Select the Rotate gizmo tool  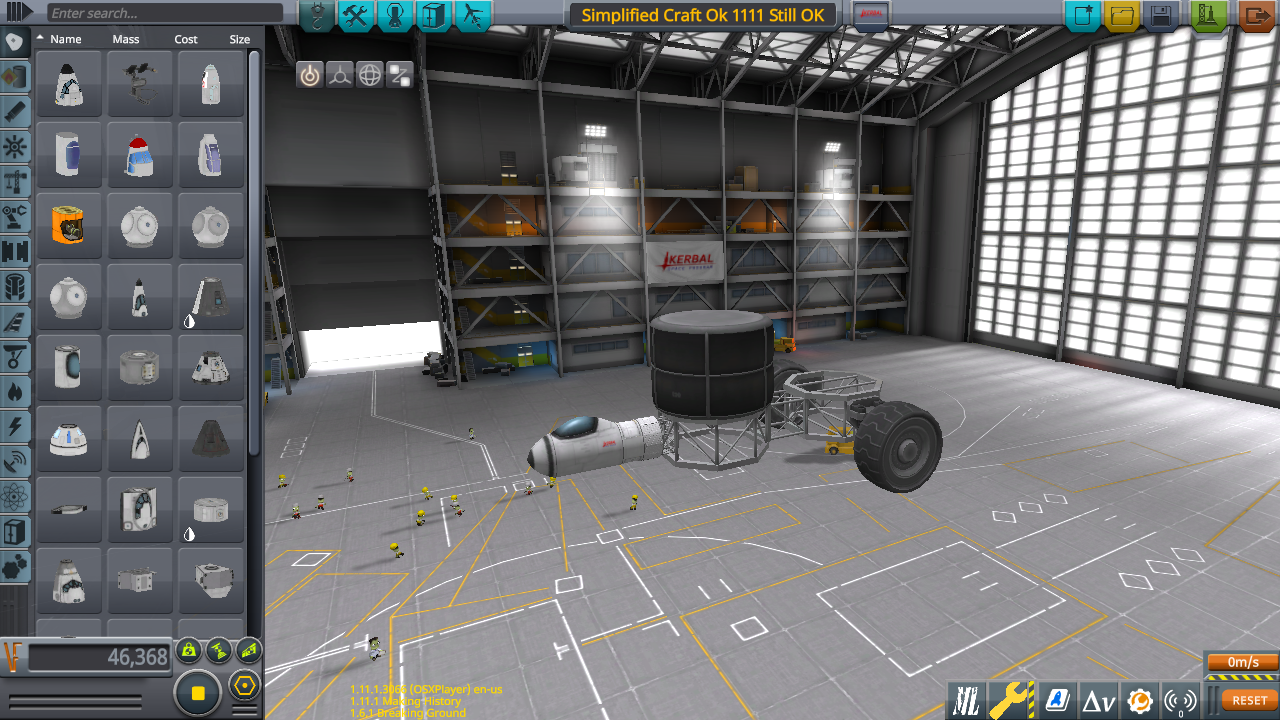370,74
